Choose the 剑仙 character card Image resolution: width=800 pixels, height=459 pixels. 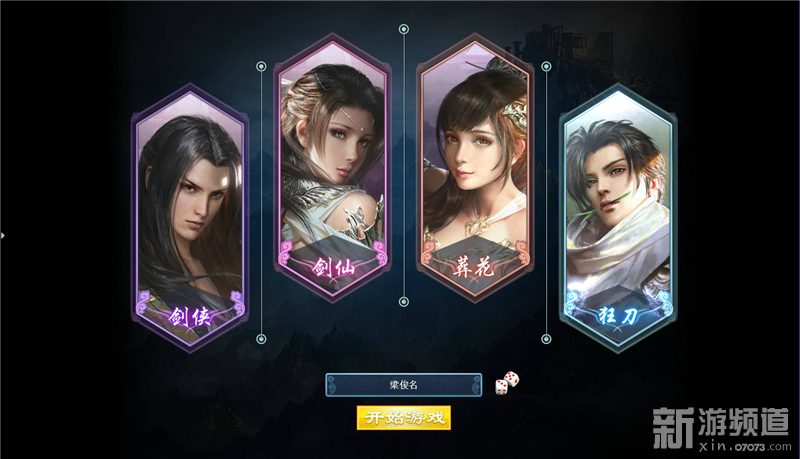pos(331,165)
